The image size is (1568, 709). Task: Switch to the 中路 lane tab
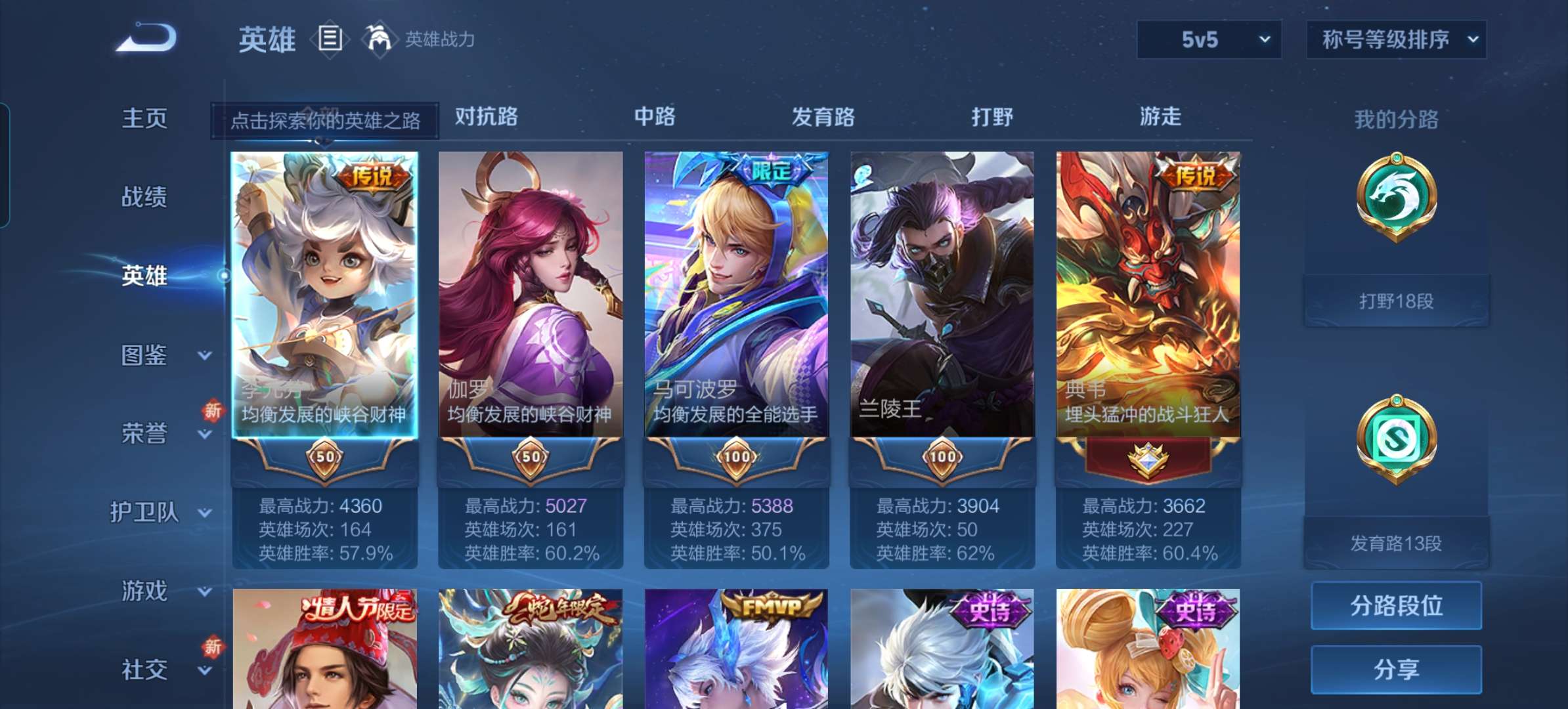pos(656,117)
